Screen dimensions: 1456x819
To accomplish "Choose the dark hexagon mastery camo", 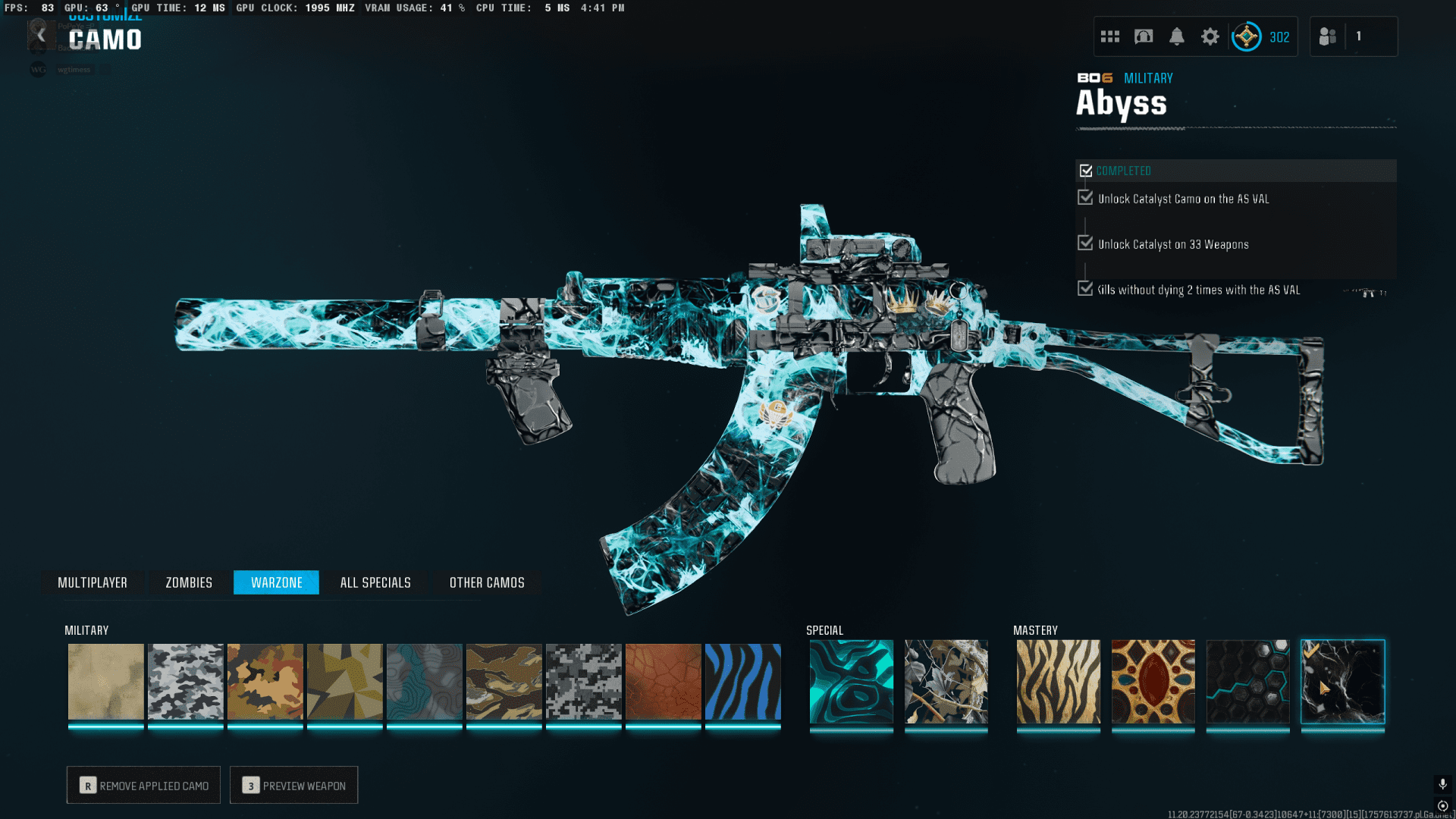I will pyautogui.click(x=1248, y=682).
